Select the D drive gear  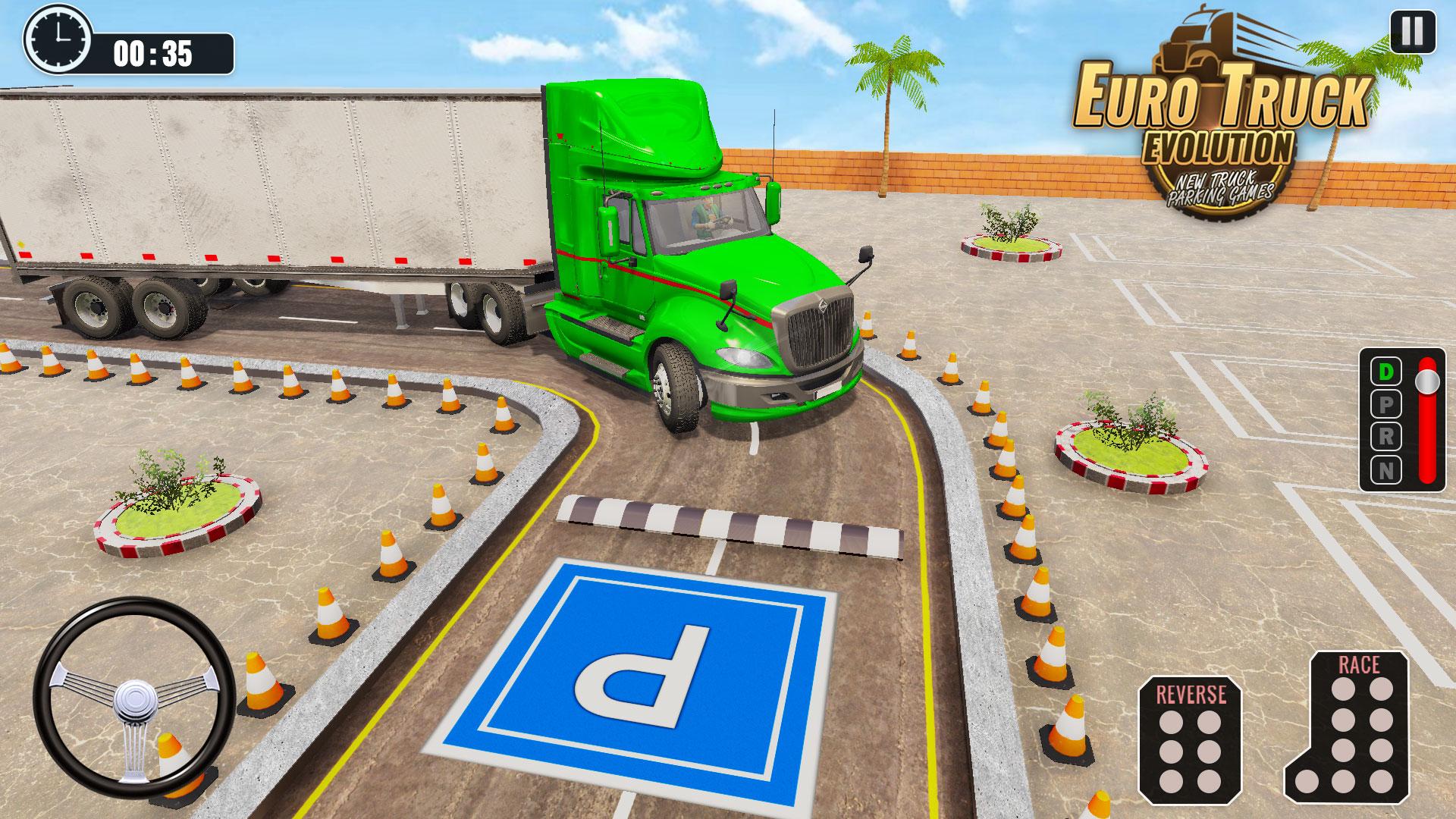pos(1385,372)
